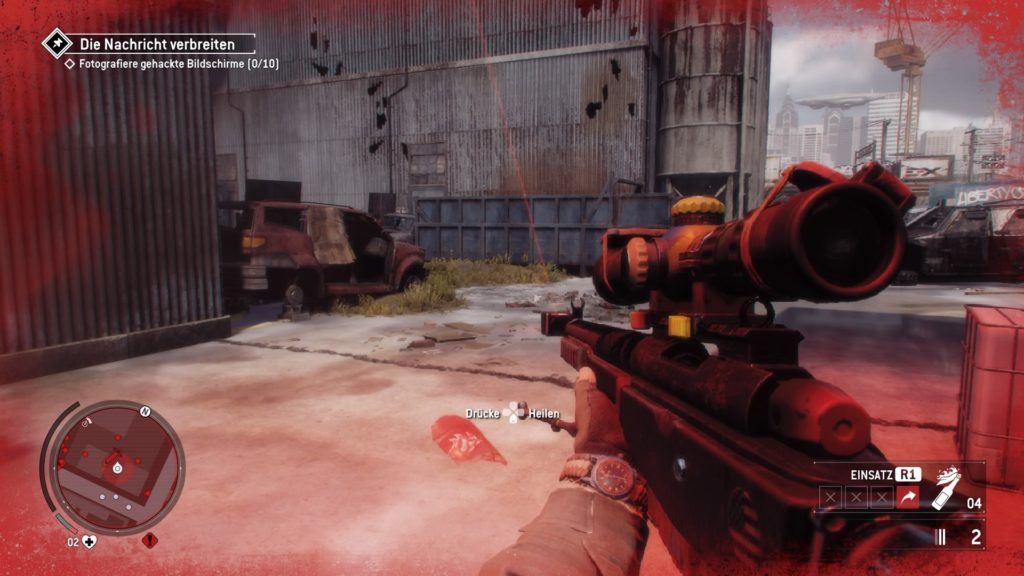Select the red alert diamond icon

150,541
